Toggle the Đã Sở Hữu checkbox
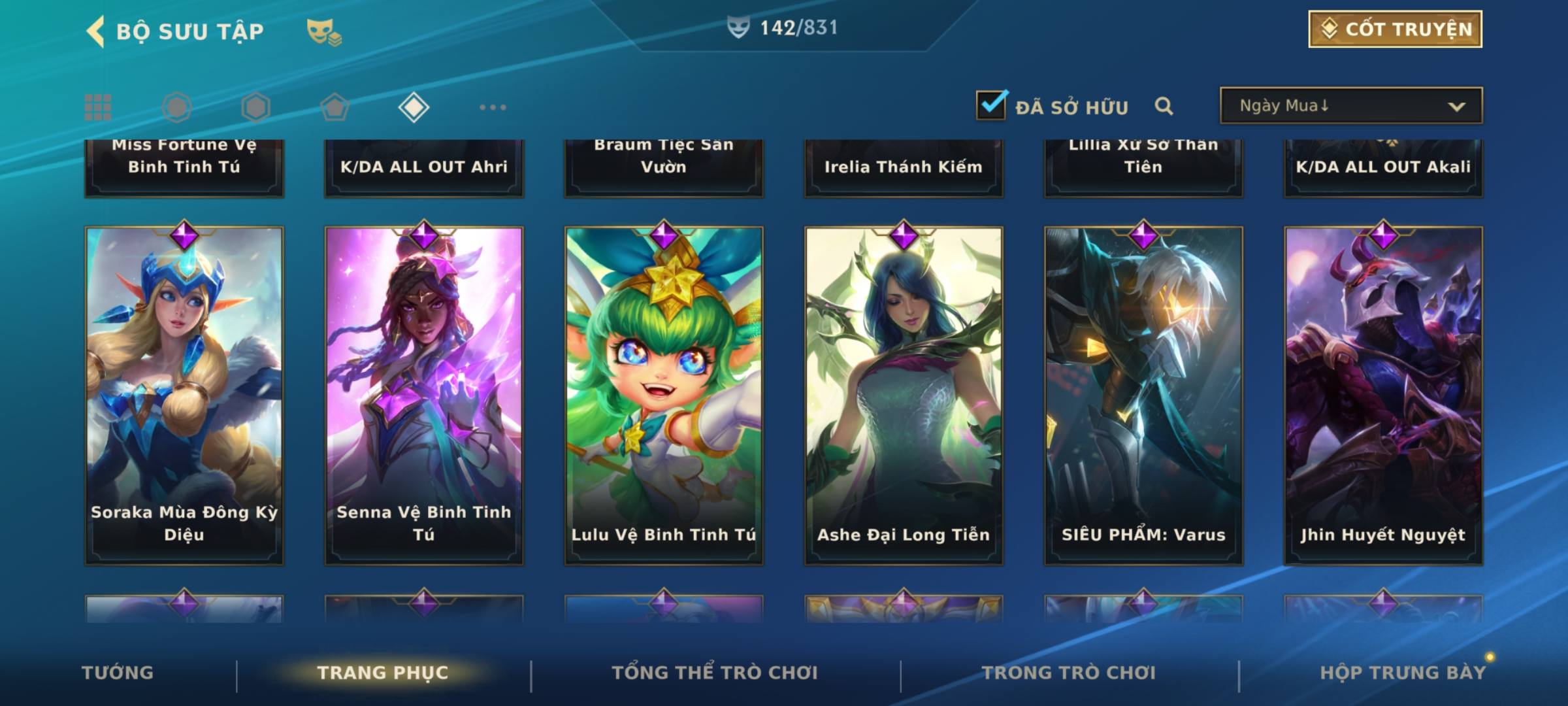 pos(991,106)
